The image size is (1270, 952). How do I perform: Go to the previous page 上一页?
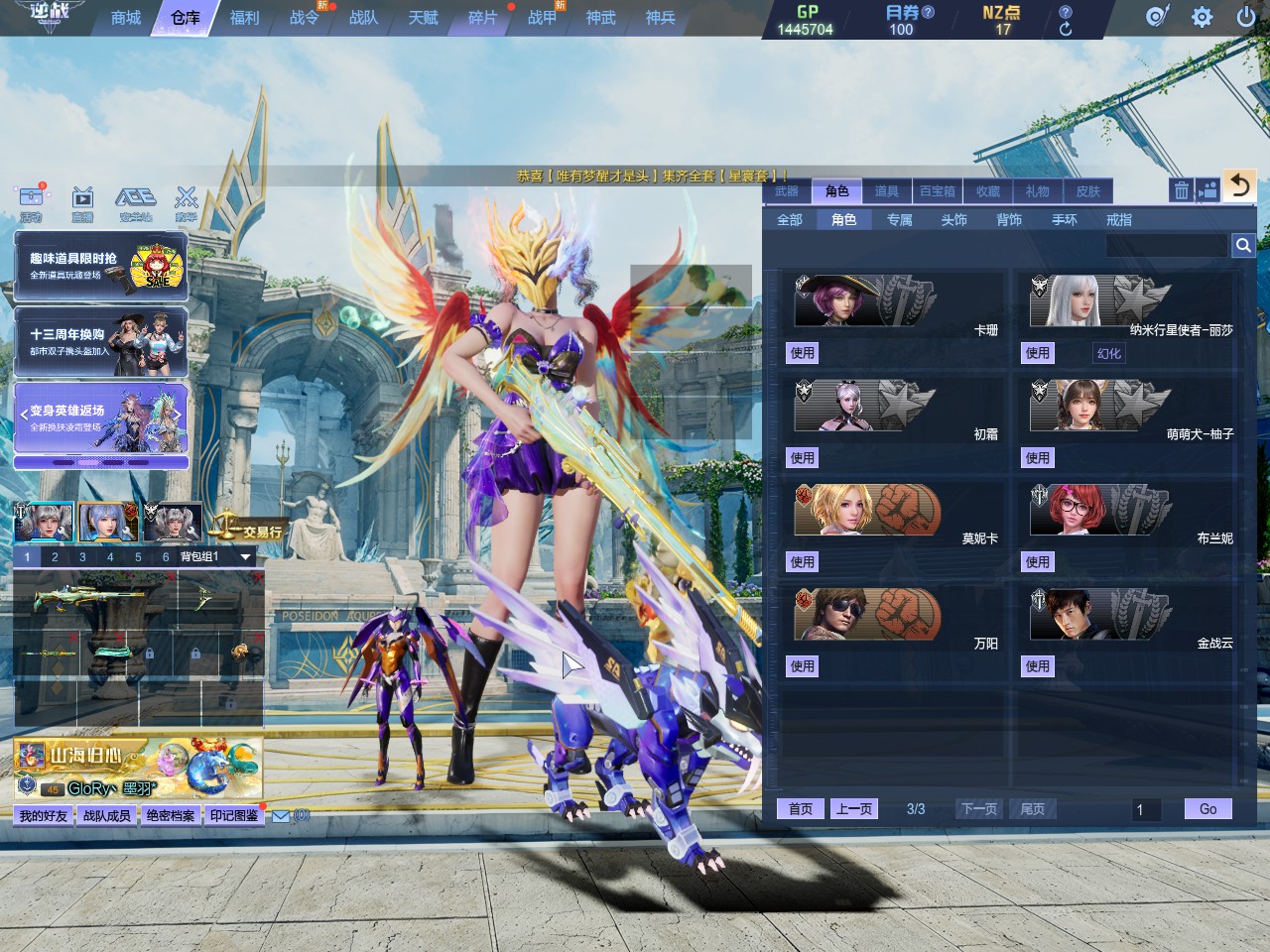click(854, 809)
